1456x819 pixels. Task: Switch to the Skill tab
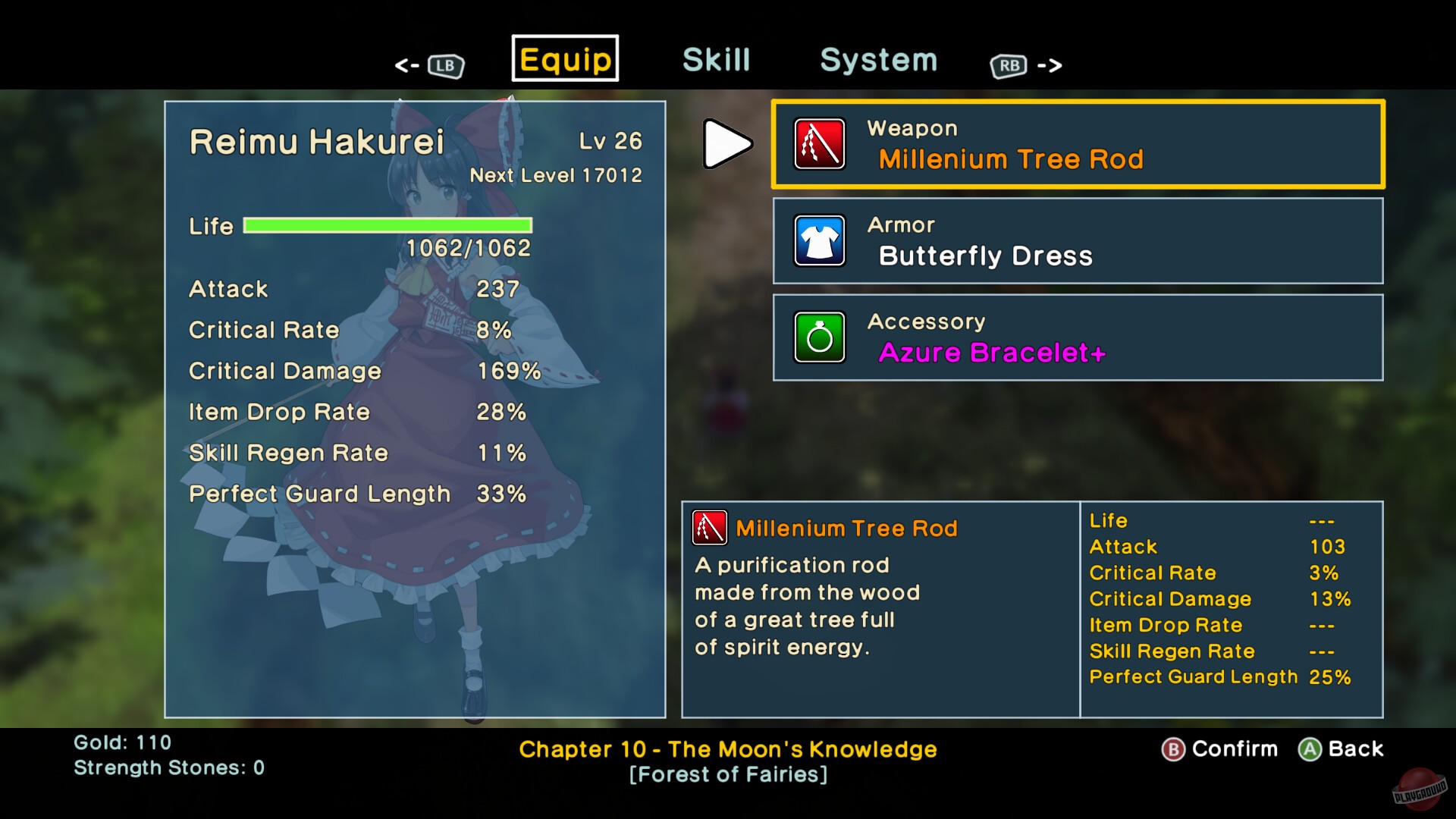click(716, 59)
